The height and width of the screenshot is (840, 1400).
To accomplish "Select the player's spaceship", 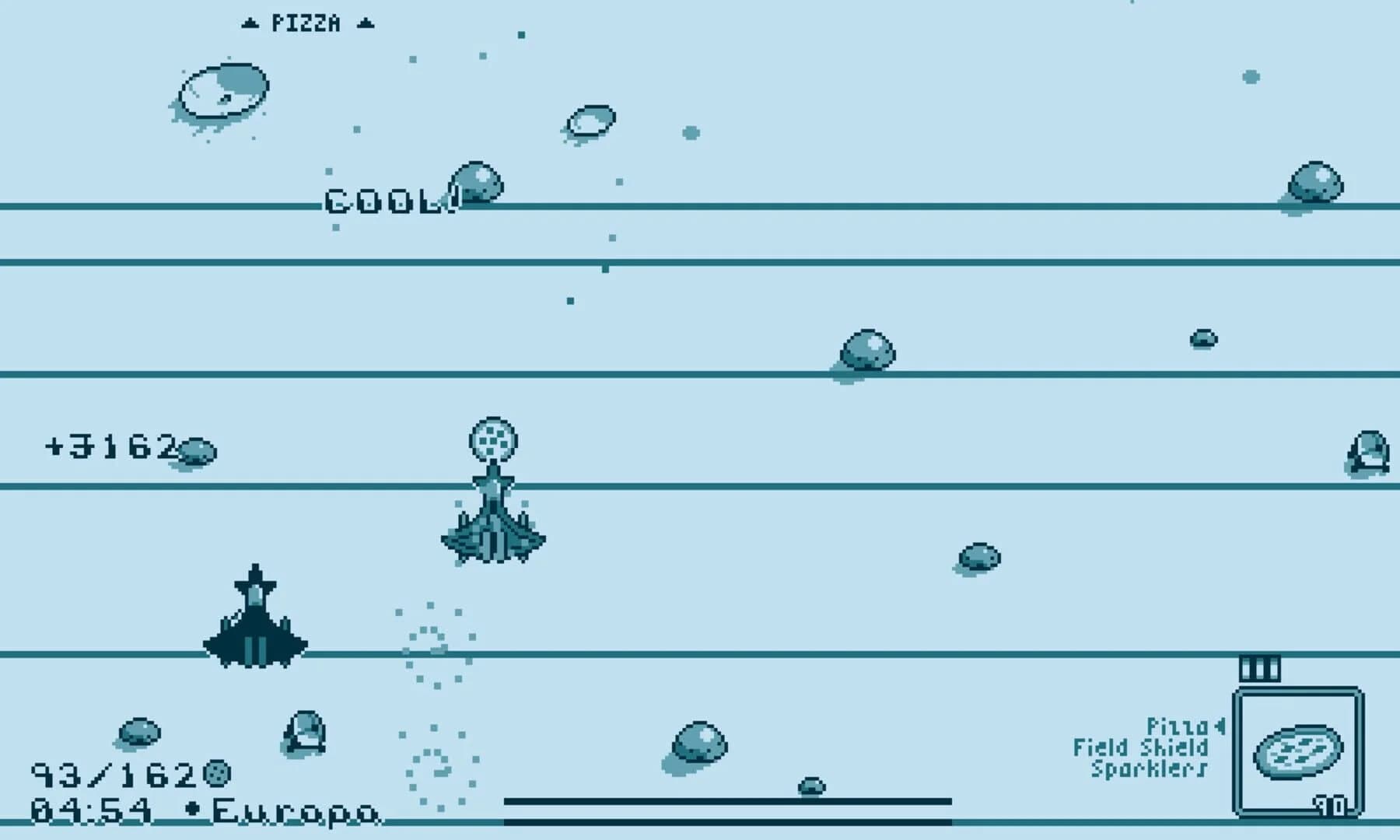I will pyautogui.click(x=255, y=622).
